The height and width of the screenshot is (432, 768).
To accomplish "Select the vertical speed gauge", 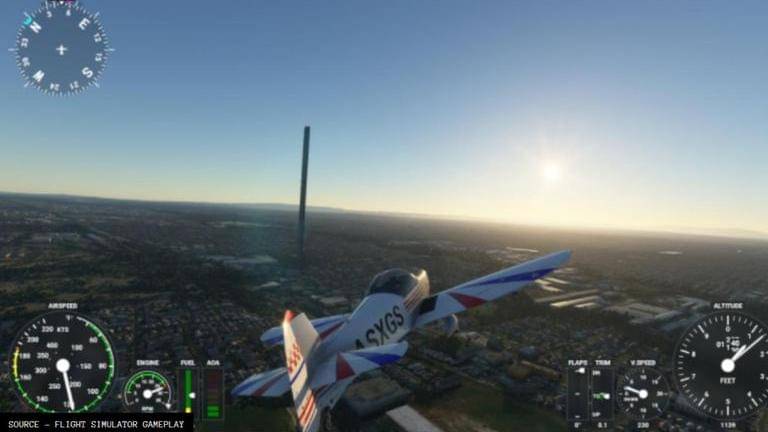I will point(641,391).
